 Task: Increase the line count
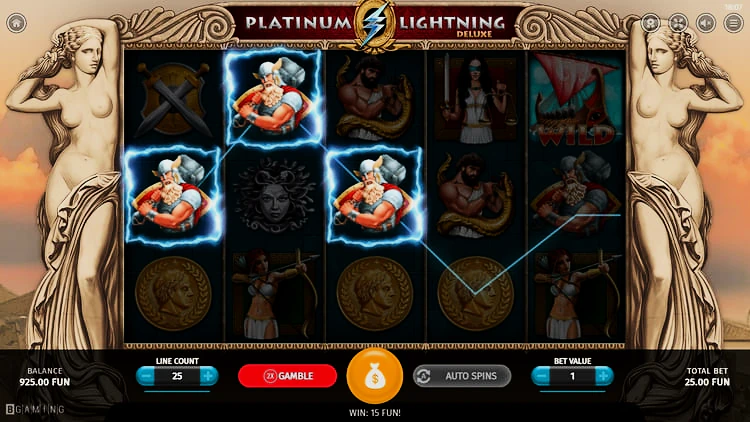(x=208, y=376)
